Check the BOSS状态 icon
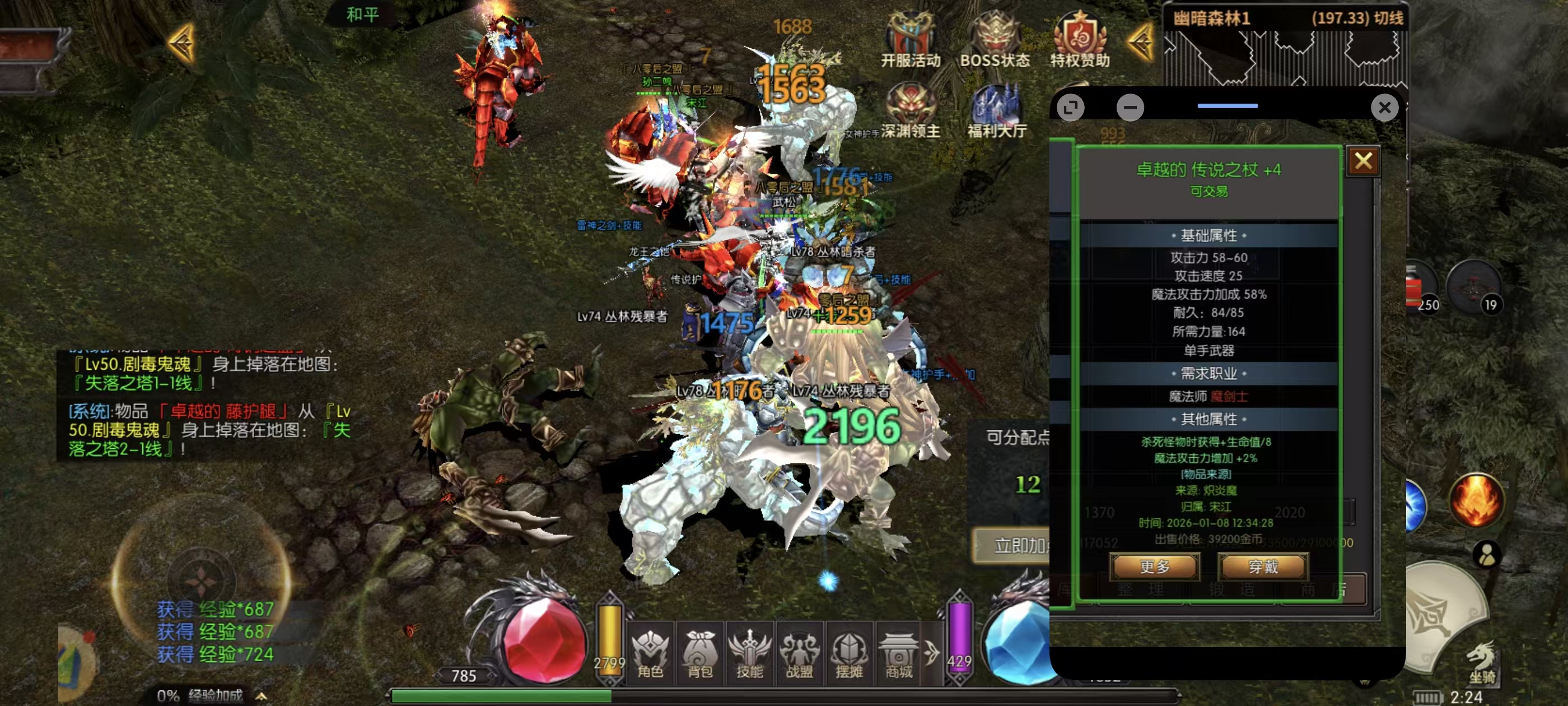This screenshot has width=1568, height=706. click(995, 39)
